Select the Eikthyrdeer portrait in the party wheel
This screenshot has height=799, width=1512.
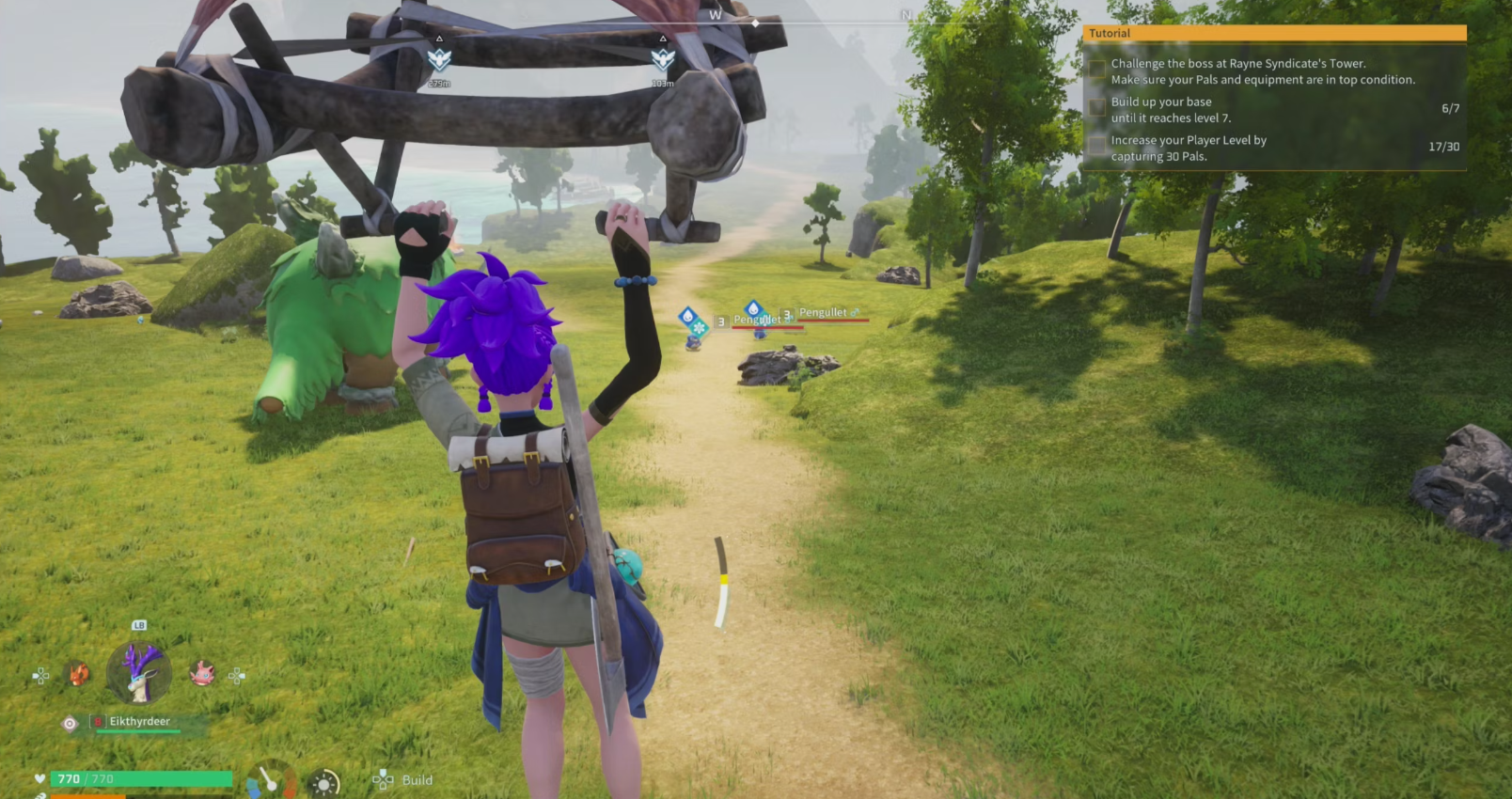click(139, 672)
